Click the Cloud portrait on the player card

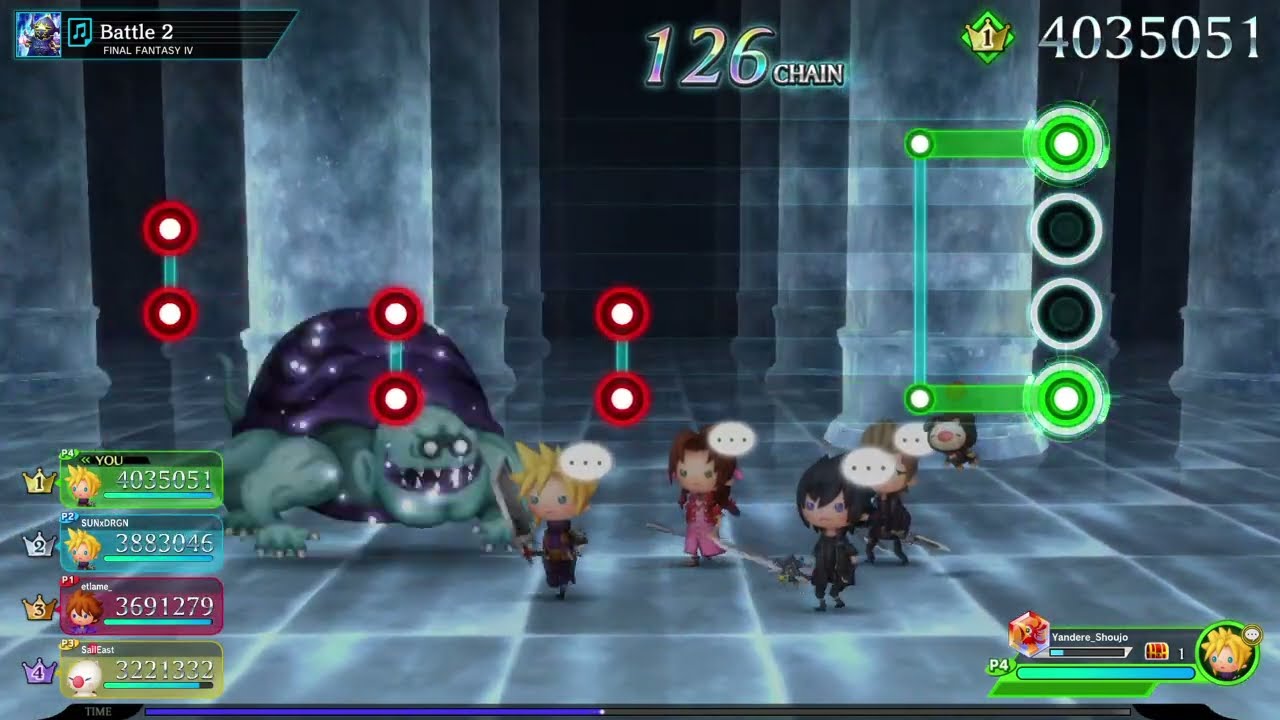click(1225, 654)
